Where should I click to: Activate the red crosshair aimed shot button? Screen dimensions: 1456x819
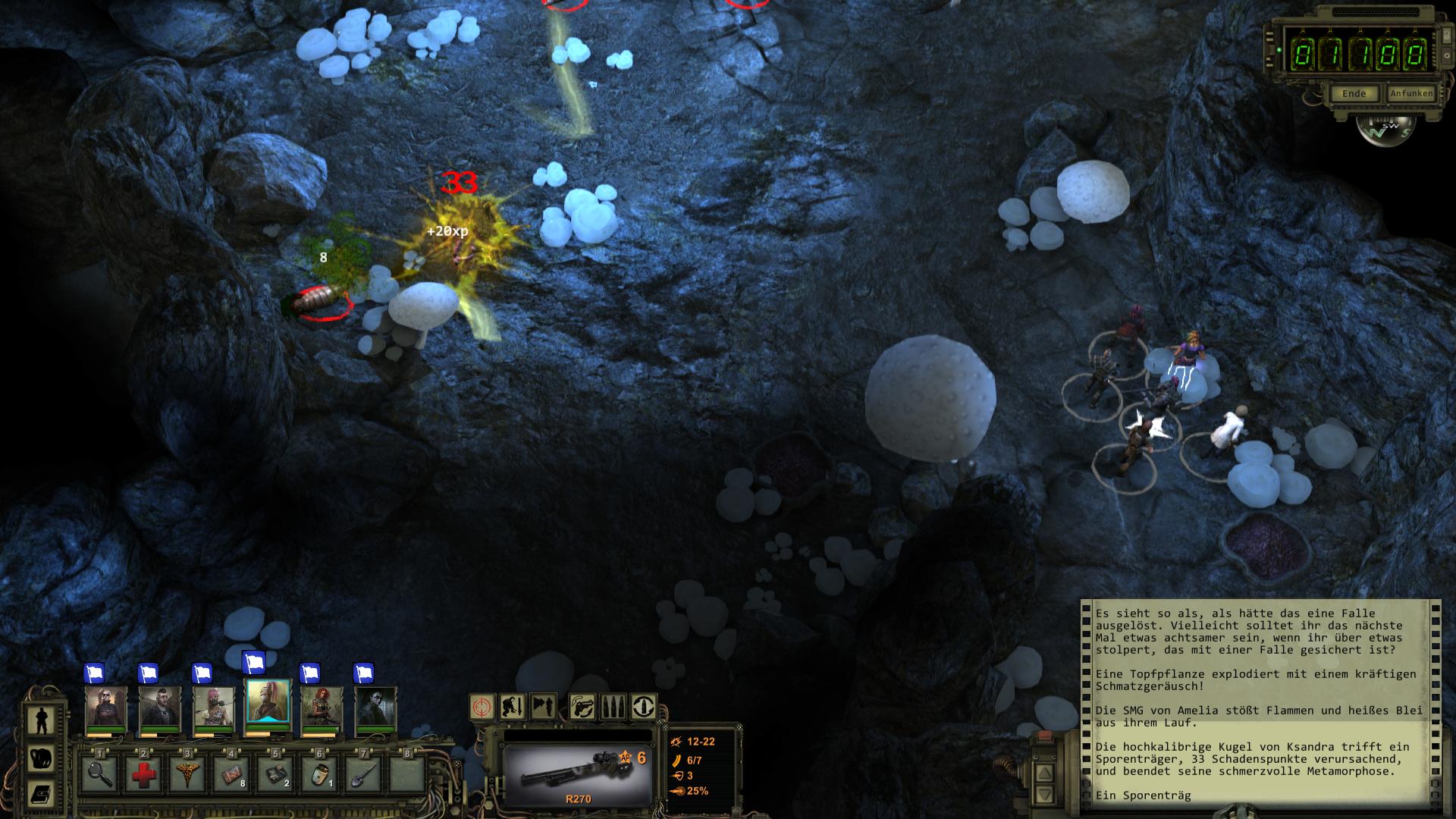click(483, 707)
